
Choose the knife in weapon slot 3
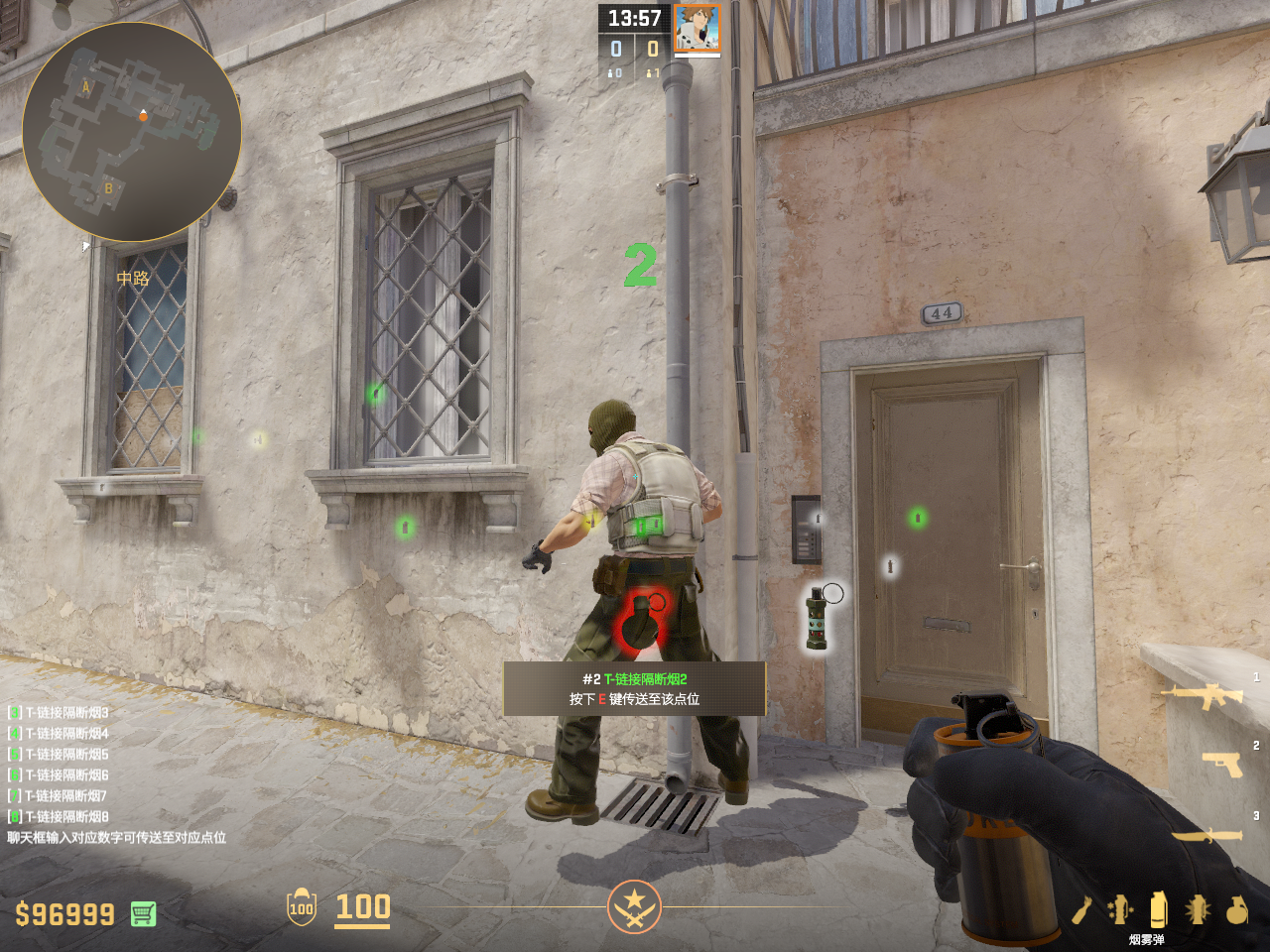(1207, 835)
